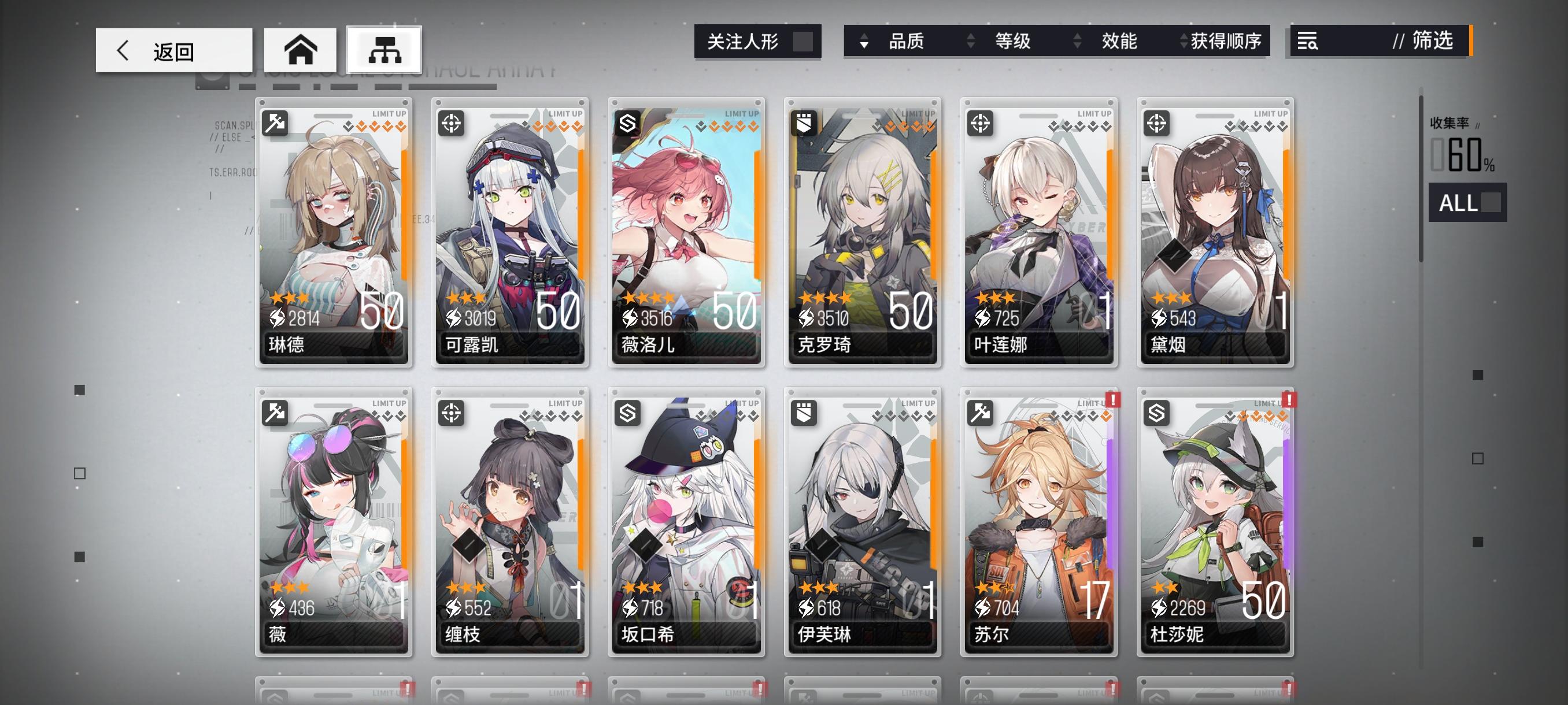
Task: Select the org-chart view icon in the header
Action: click(383, 49)
